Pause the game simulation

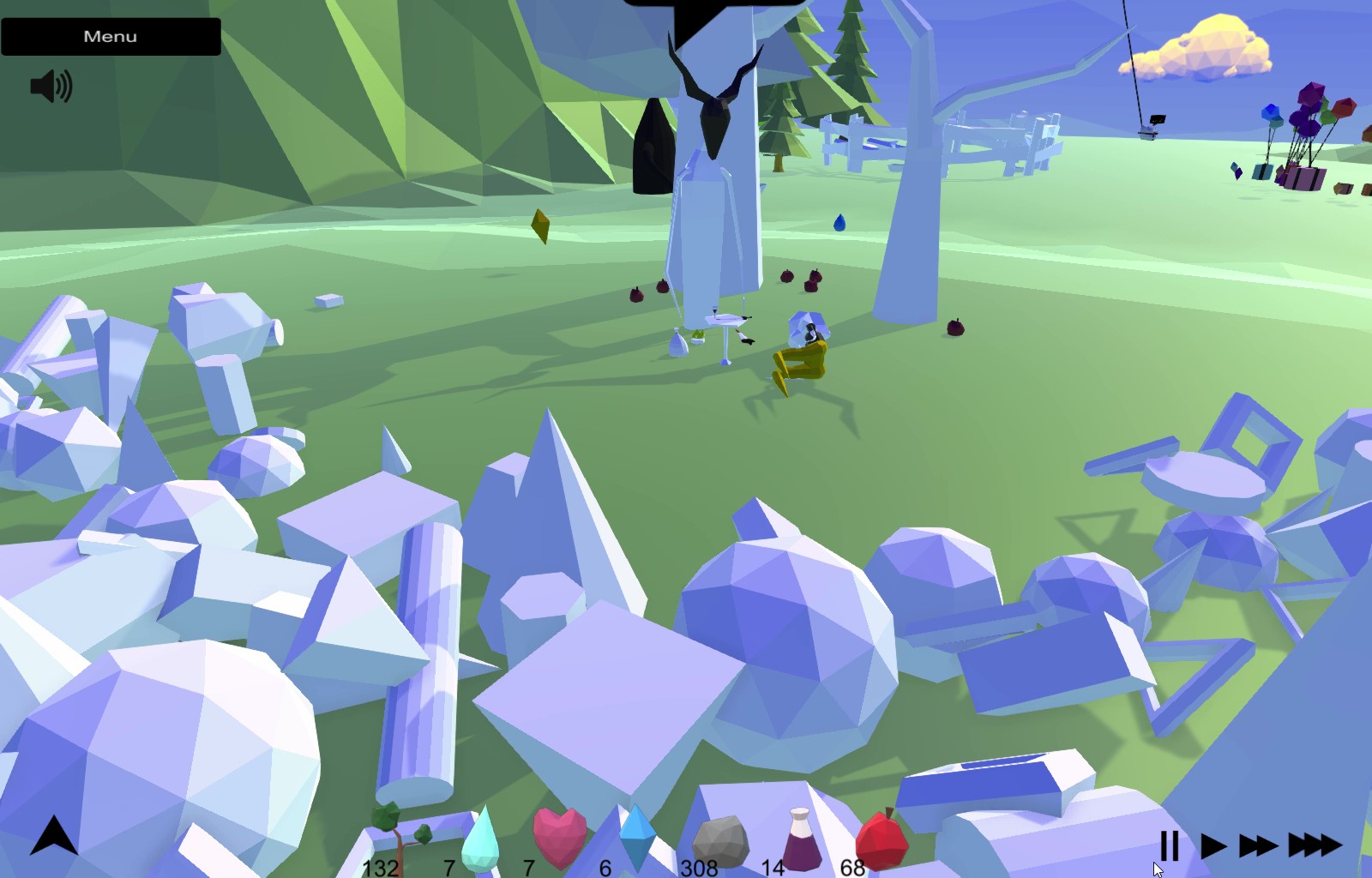1171,845
